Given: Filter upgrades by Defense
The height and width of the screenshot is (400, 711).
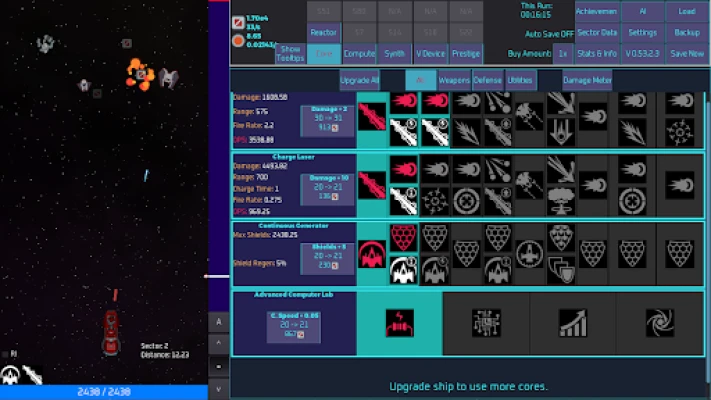Looking at the screenshot, I should pos(487,80).
